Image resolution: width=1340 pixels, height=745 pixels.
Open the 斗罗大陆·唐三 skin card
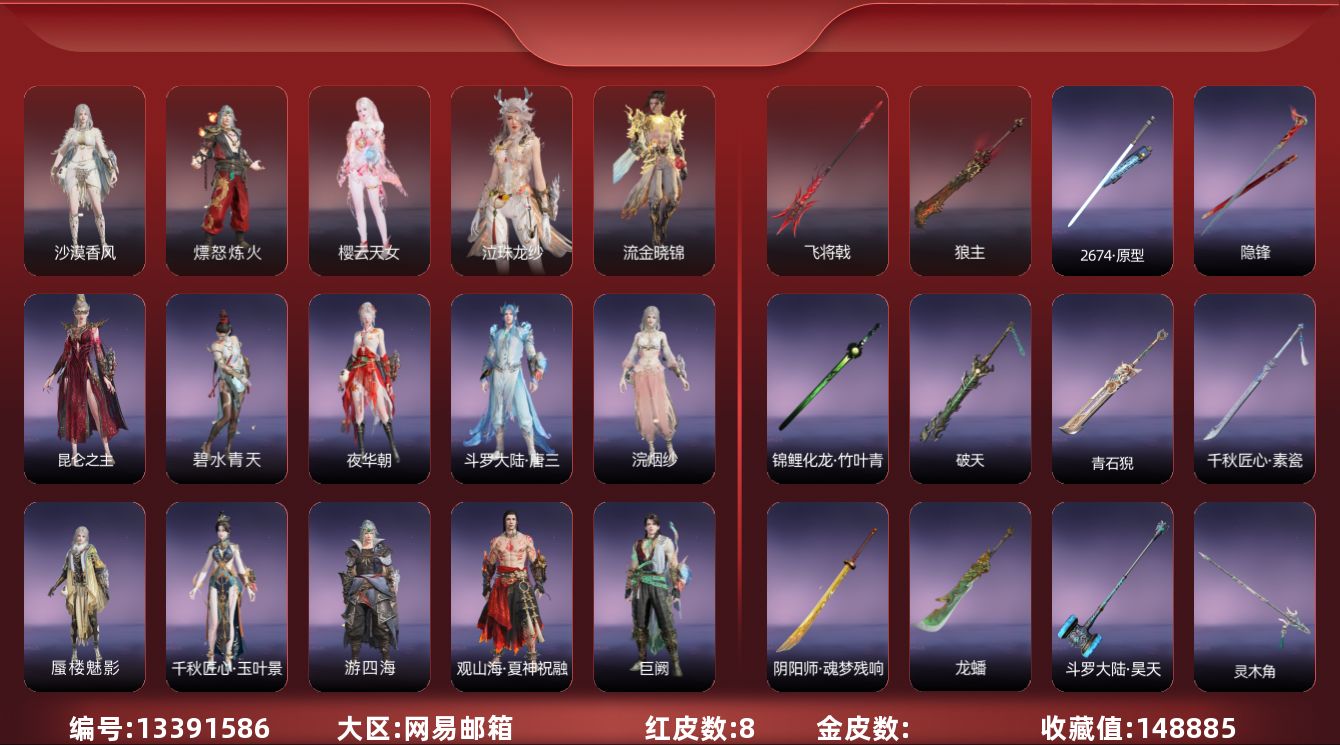(x=512, y=388)
